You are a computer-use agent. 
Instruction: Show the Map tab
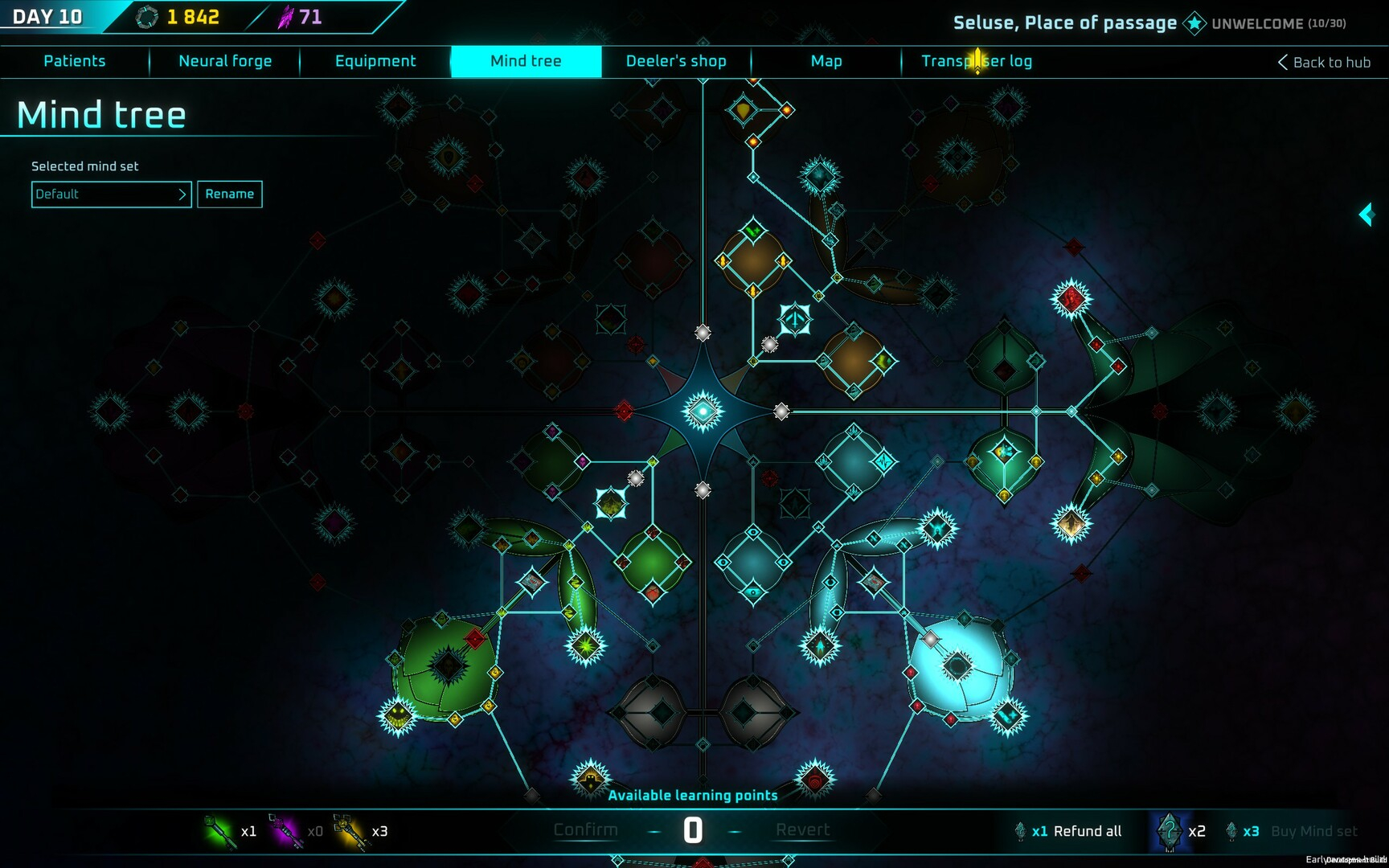826,61
